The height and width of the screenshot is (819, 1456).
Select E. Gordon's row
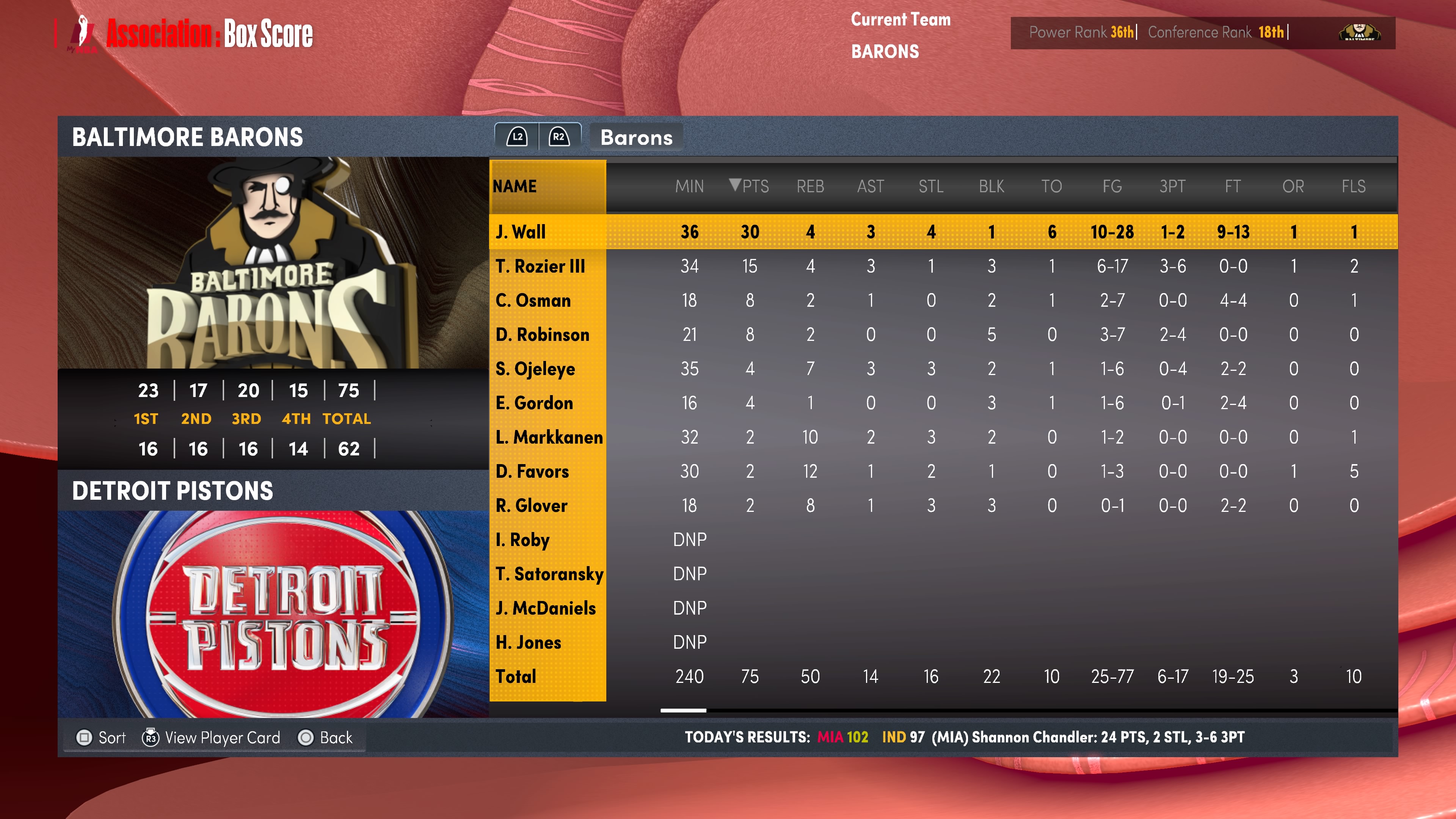click(534, 403)
